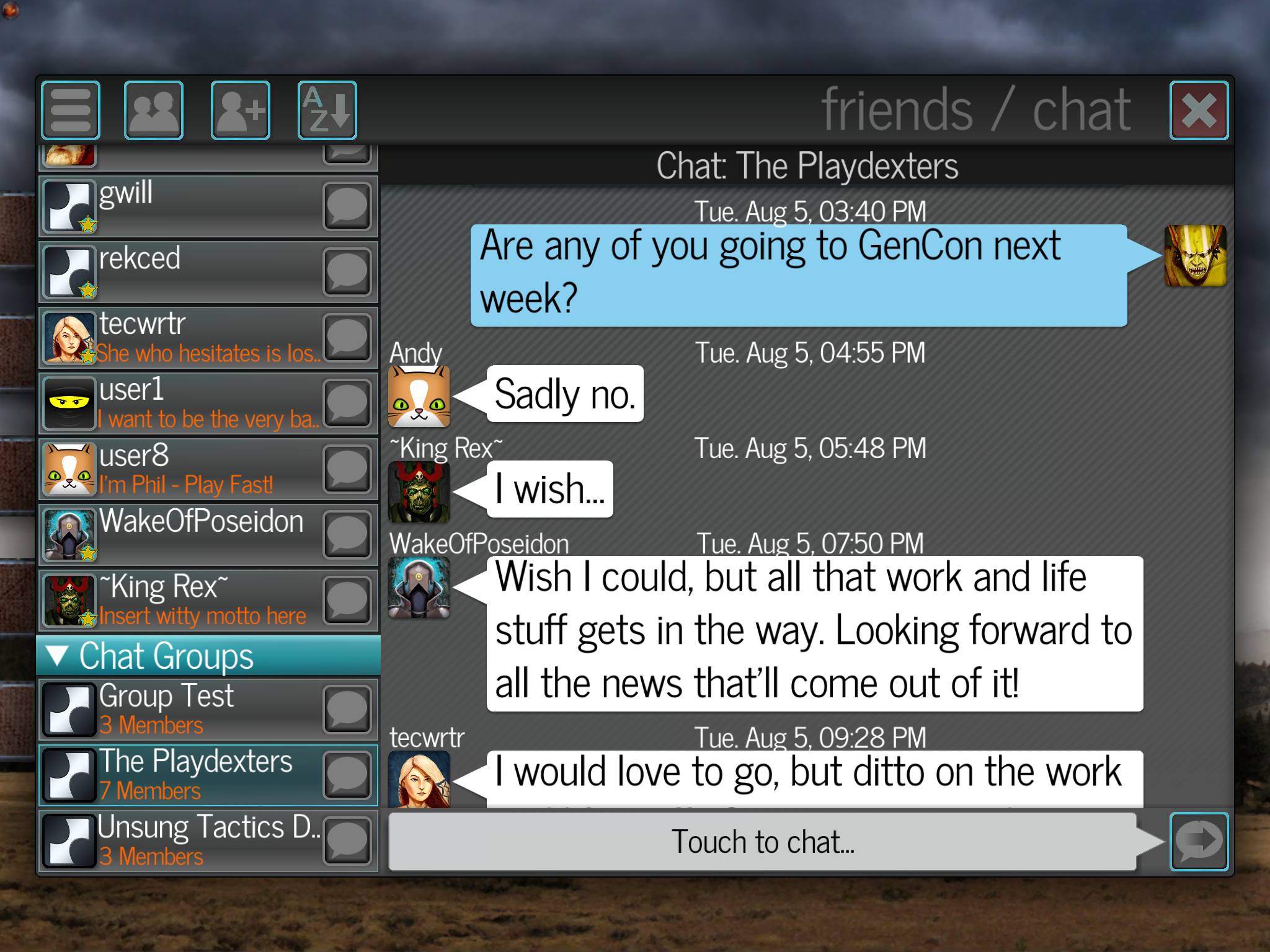Select The Playdexters chat group

pyautogui.click(x=186, y=775)
